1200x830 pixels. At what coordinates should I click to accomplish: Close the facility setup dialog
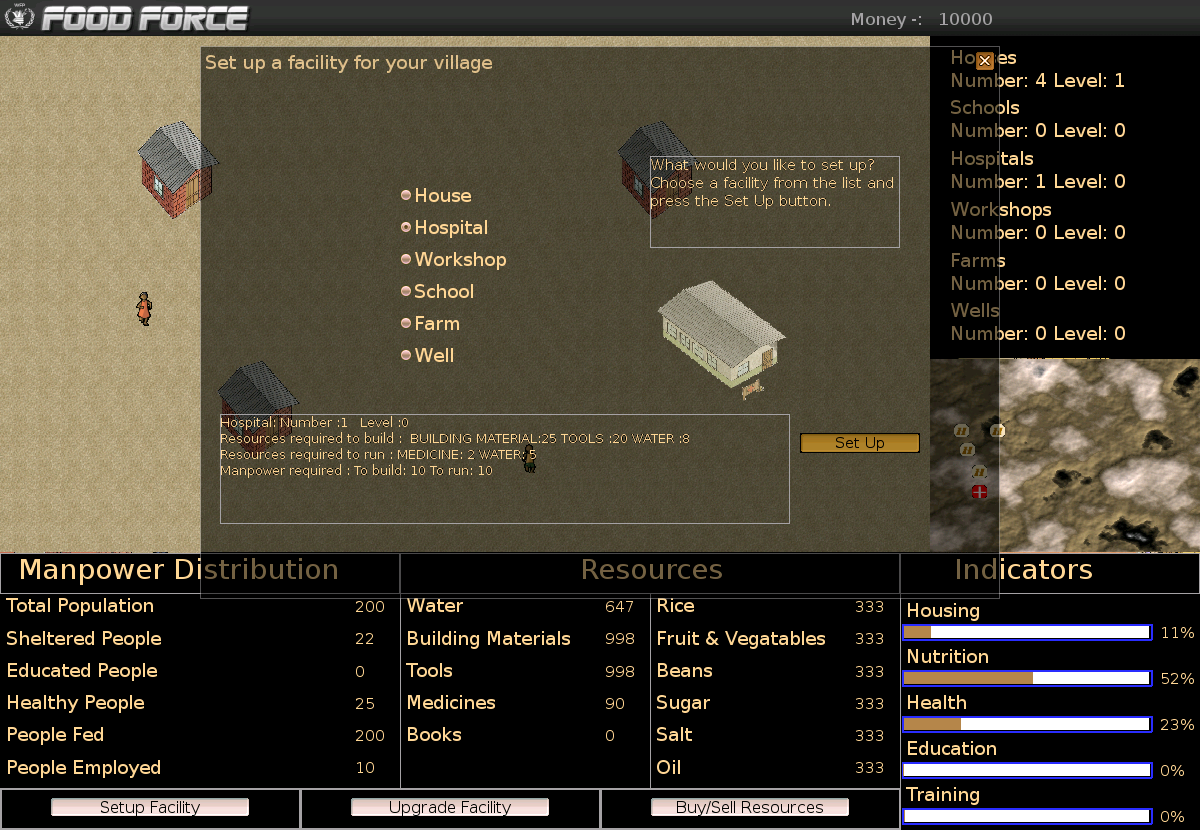click(985, 60)
